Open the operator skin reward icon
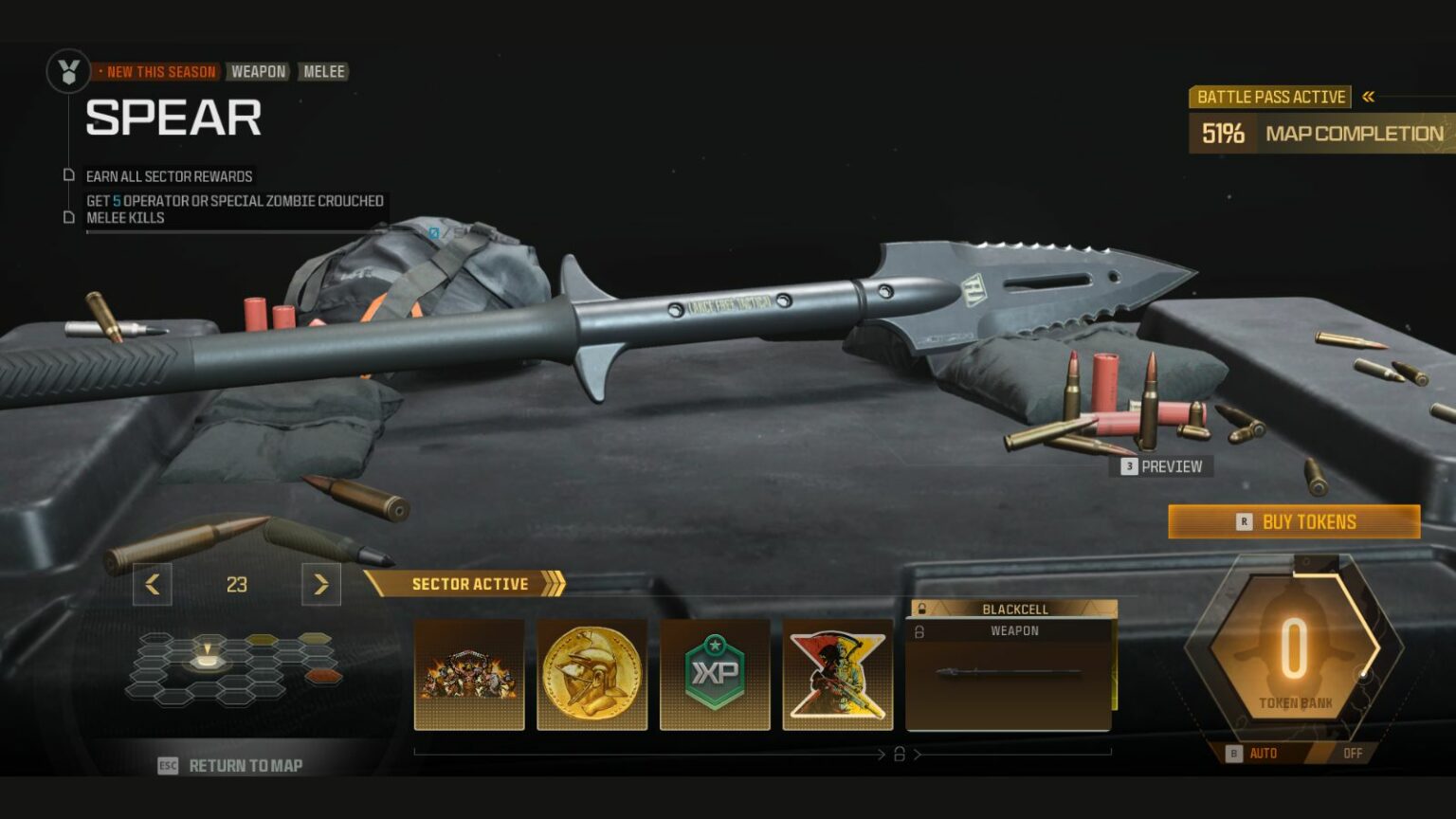Viewport: 1456px width, 819px height. pyautogui.click(x=837, y=673)
